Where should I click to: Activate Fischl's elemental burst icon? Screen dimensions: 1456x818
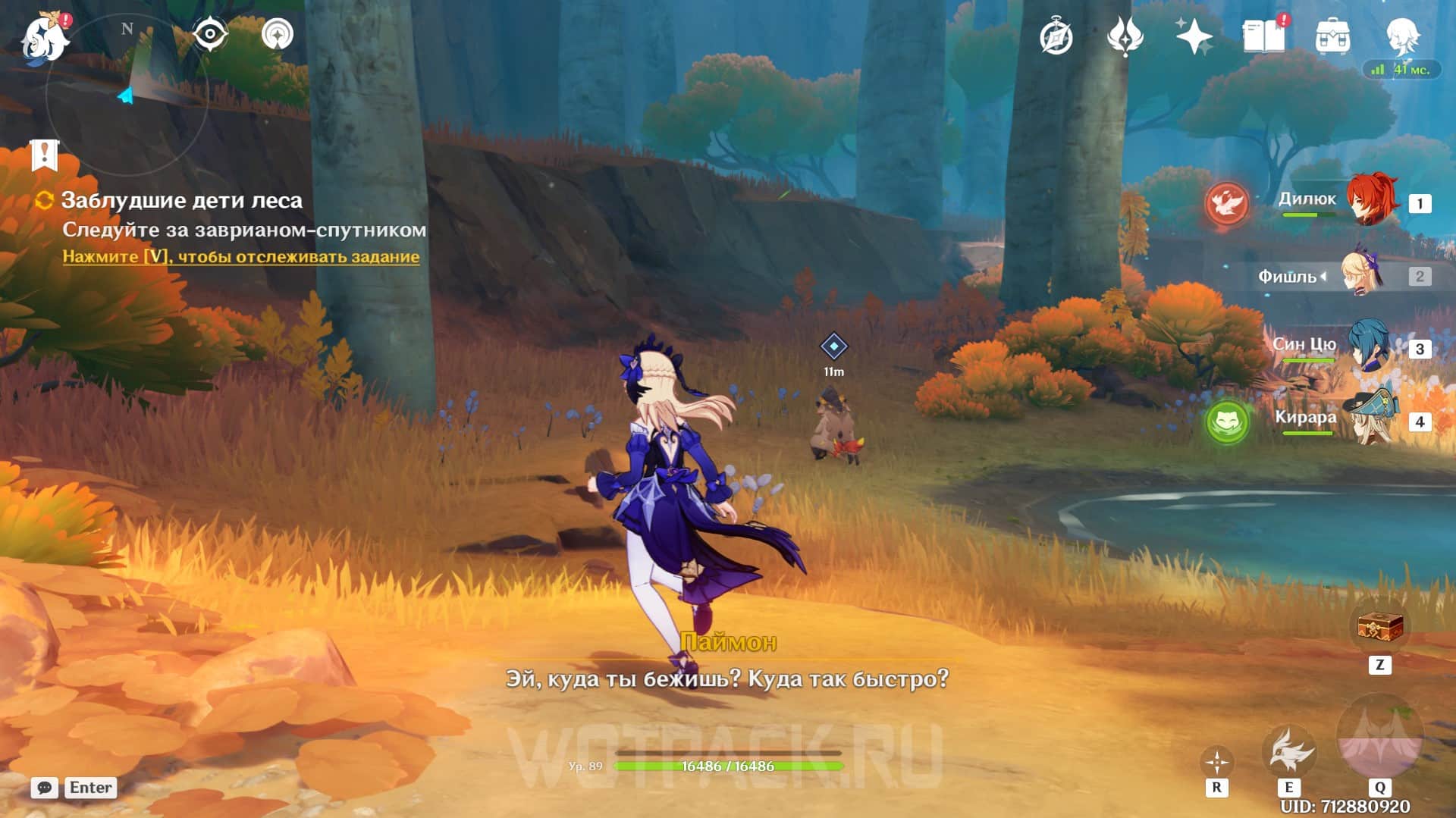click(x=1379, y=741)
